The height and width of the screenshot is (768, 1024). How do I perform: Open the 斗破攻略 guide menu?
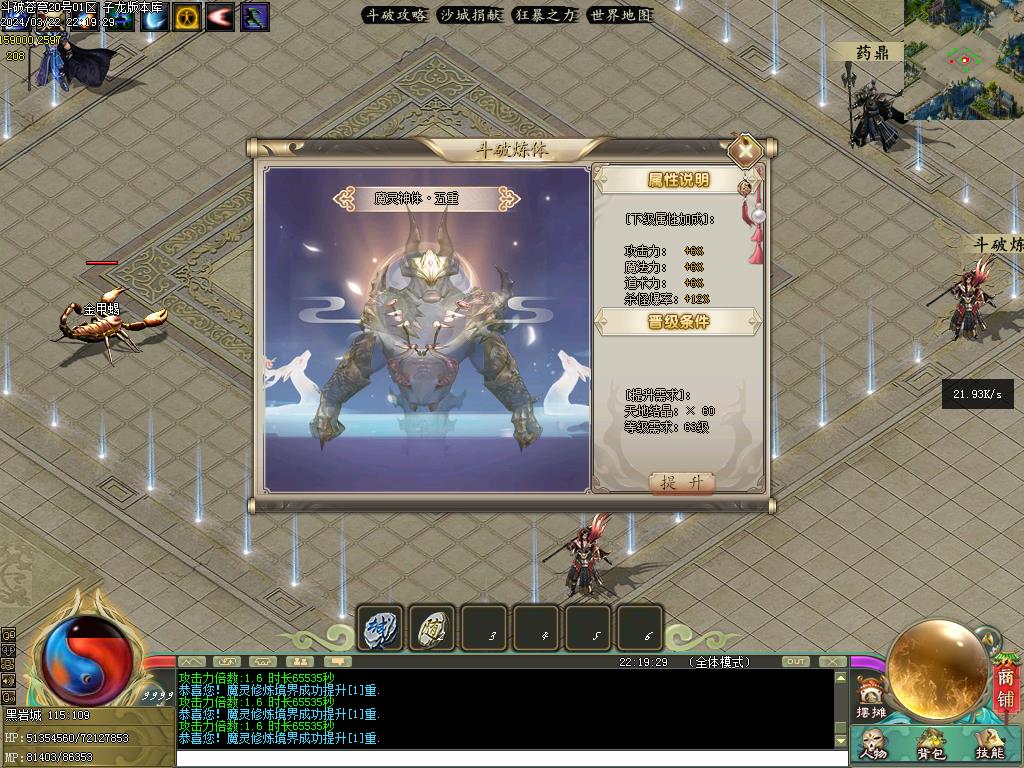tap(395, 15)
